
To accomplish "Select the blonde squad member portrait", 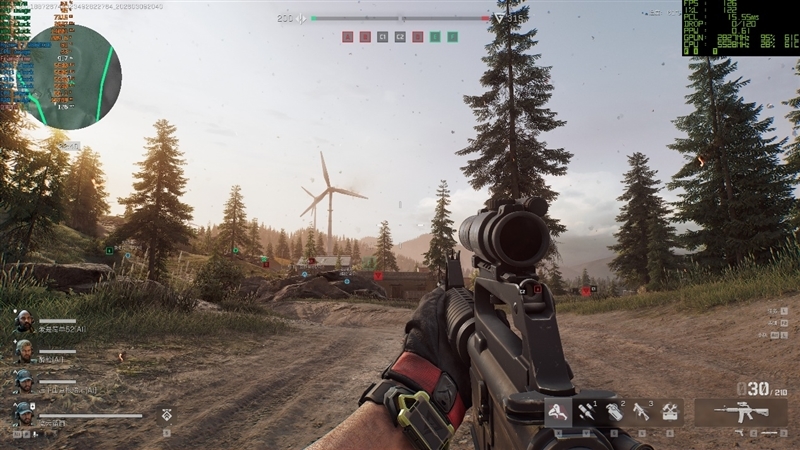I will pos(23,350).
